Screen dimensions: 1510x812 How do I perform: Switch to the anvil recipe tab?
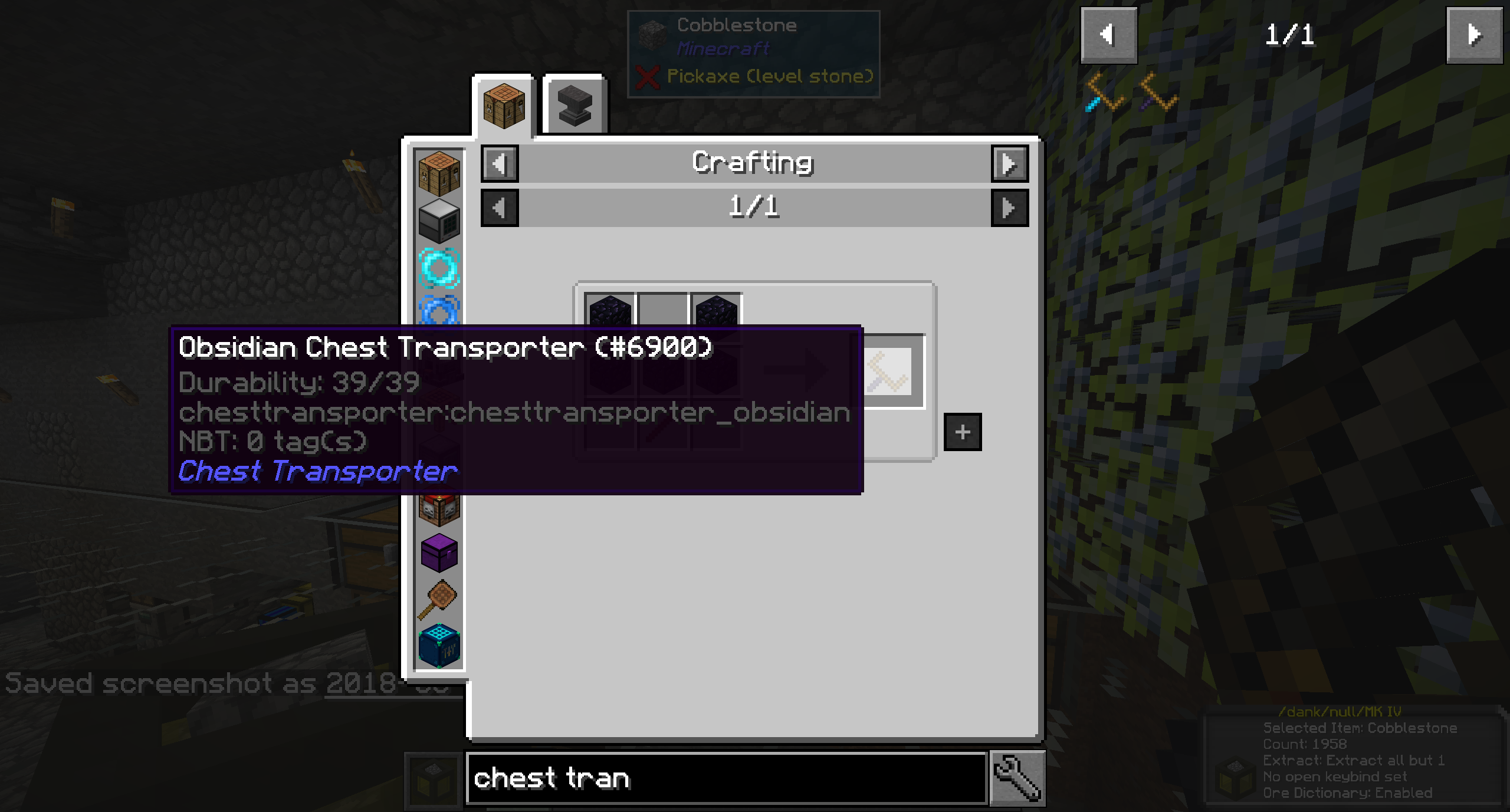point(573,104)
